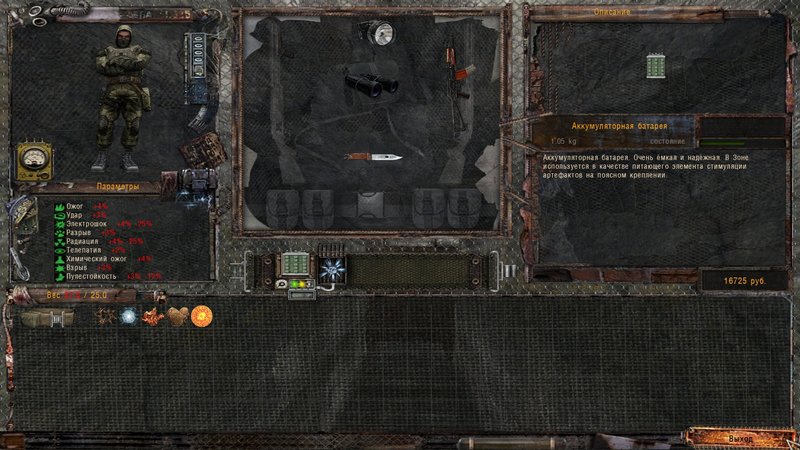
Task: Select the combat knife slot
Action: (373, 156)
